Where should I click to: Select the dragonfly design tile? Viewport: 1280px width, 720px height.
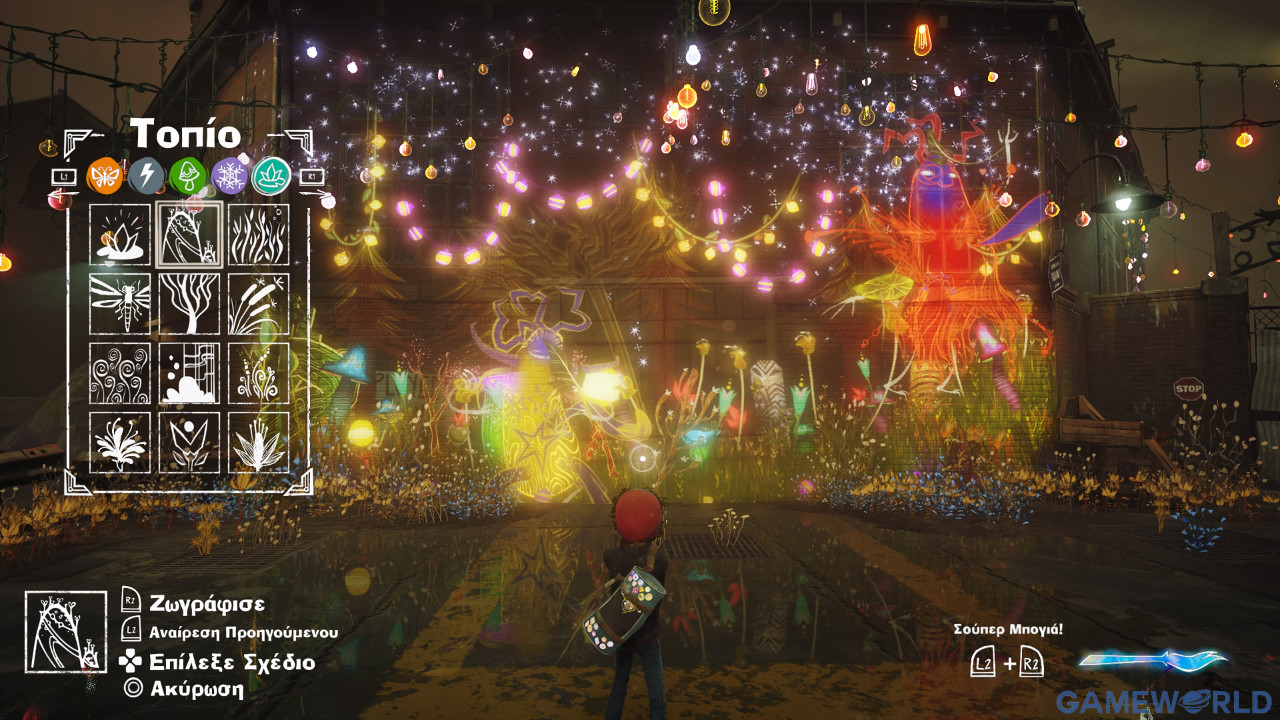click(x=120, y=304)
